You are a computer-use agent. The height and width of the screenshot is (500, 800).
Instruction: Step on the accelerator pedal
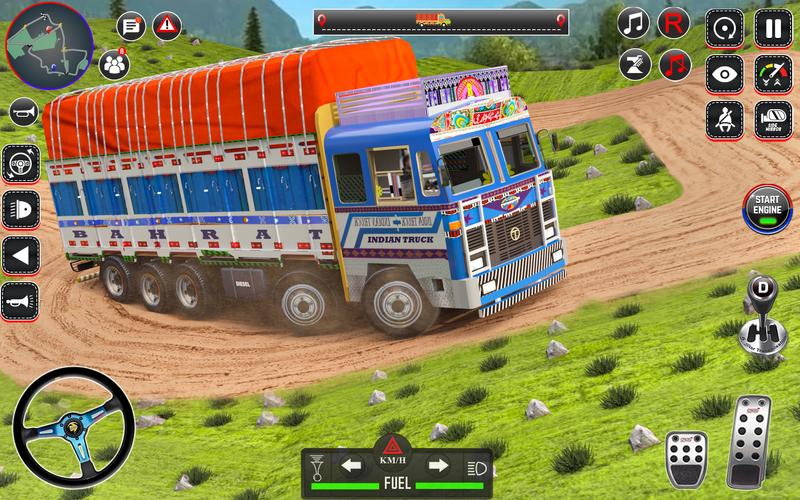749,440
